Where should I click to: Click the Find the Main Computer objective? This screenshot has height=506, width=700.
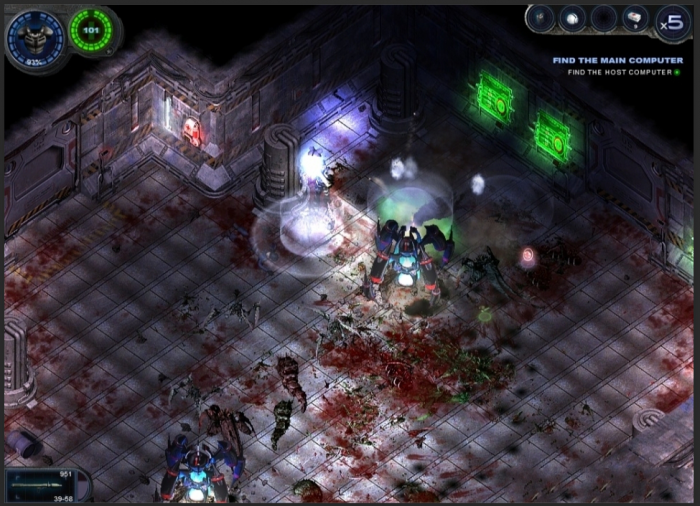pyautogui.click(x=617, y=60)
